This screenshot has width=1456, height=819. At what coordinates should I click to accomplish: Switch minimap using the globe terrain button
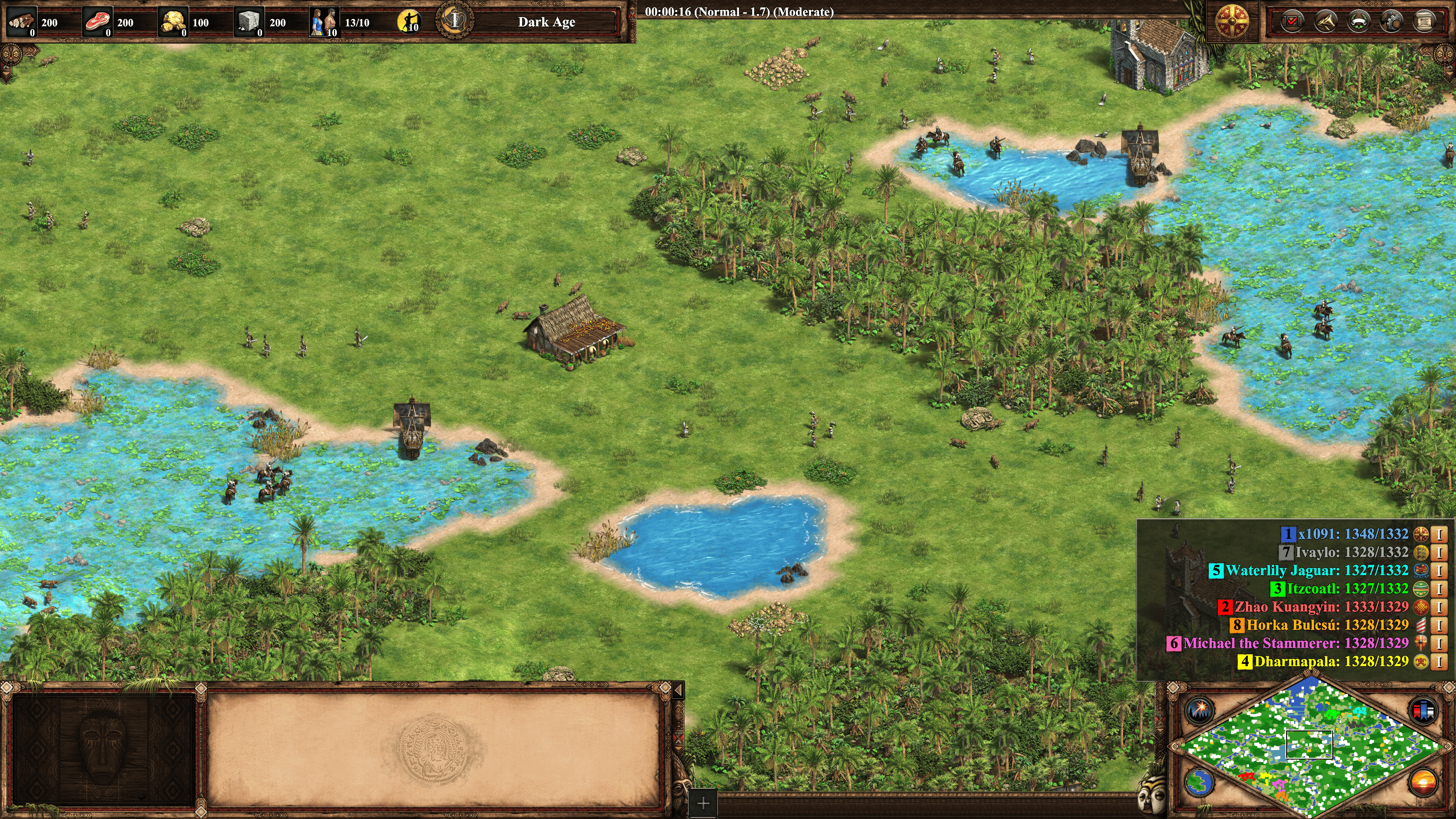click(x=1199, y=783)
